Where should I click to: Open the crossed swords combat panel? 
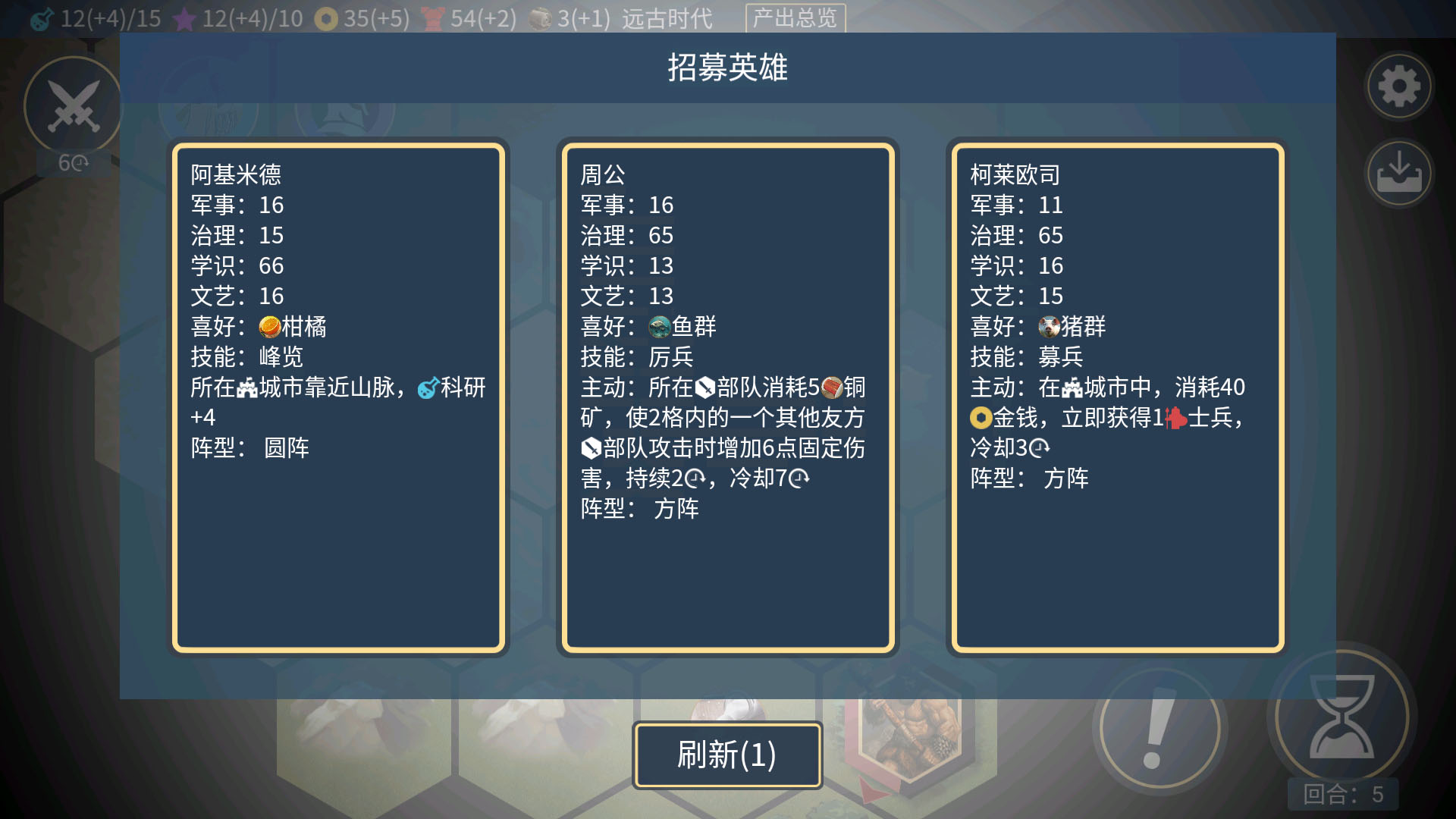coord(72,106)
